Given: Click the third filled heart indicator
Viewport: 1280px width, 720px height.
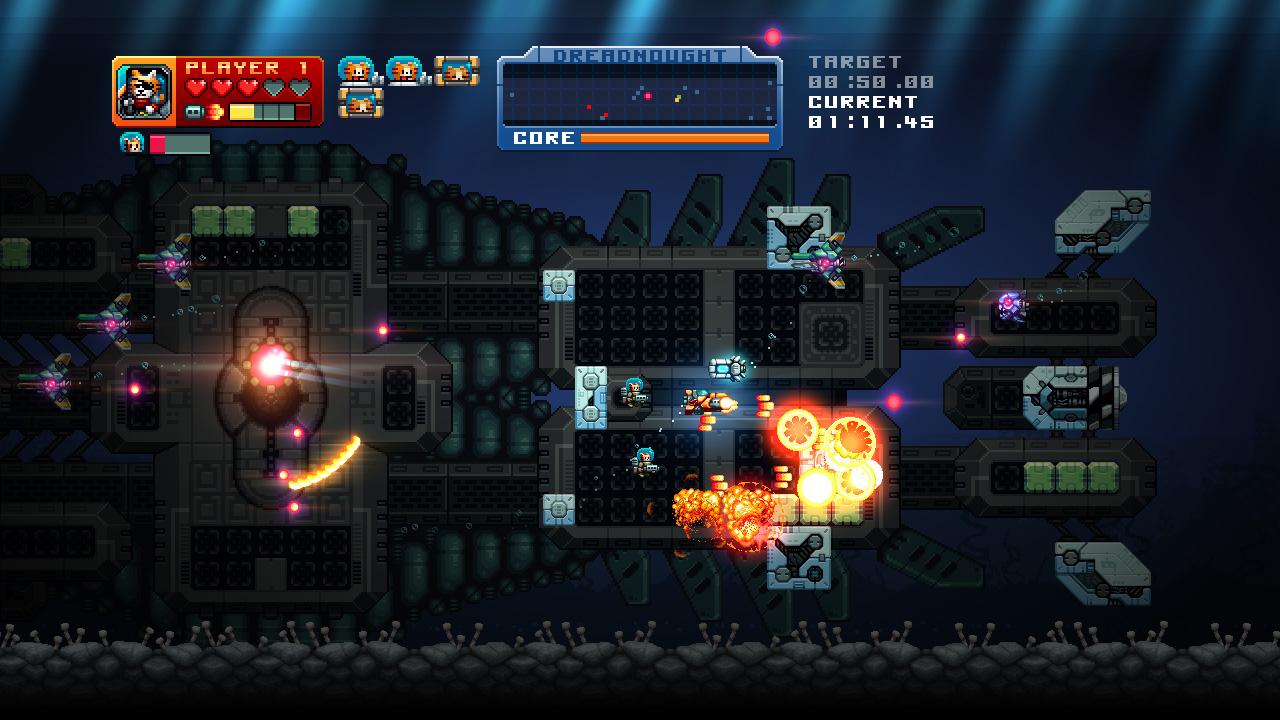Looking at the screenshot, I should pos(247,86).
